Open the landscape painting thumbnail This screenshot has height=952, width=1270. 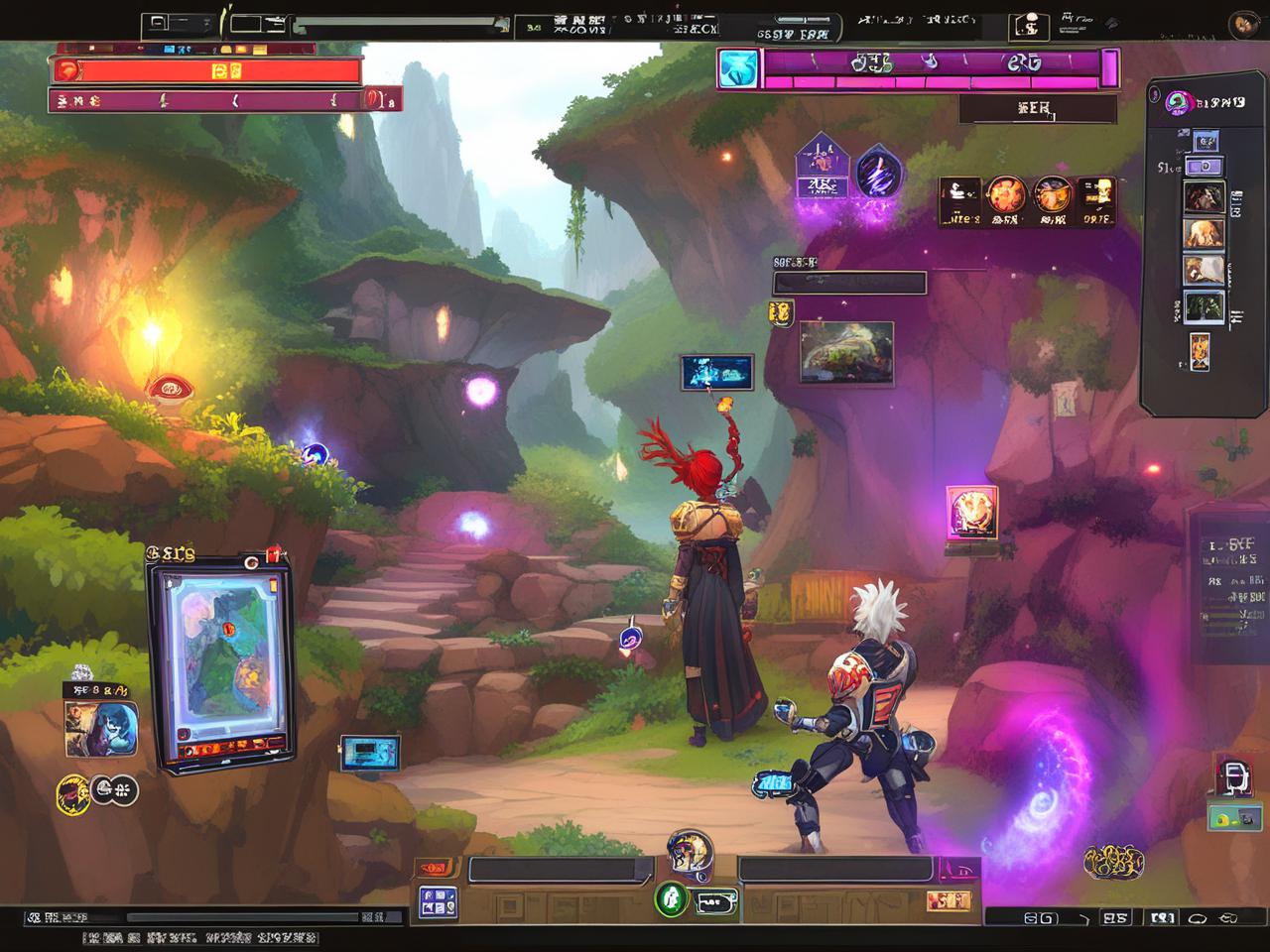coord(845,352)
